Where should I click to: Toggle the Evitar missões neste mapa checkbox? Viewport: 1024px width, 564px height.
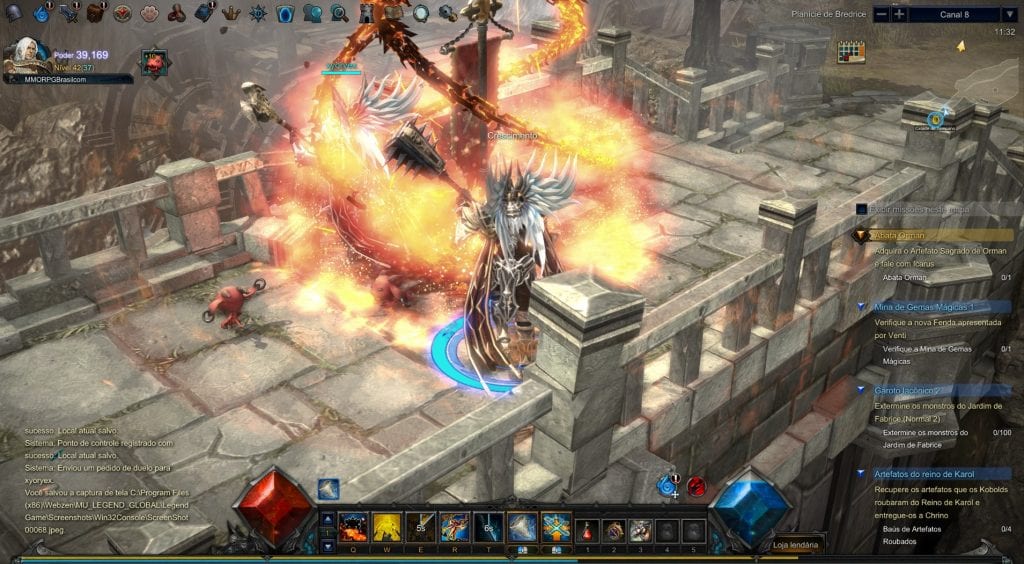point(860,209)
